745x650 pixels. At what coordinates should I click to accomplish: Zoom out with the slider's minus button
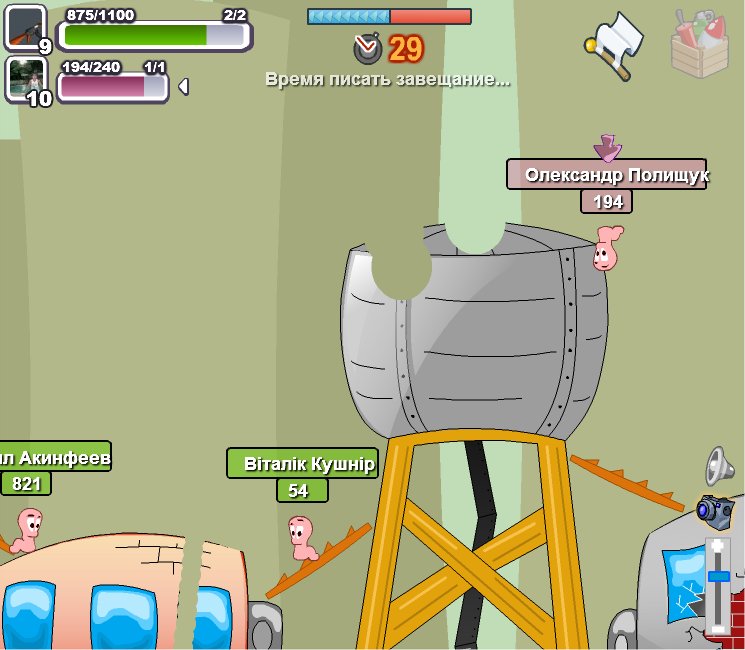coord(718,627)
